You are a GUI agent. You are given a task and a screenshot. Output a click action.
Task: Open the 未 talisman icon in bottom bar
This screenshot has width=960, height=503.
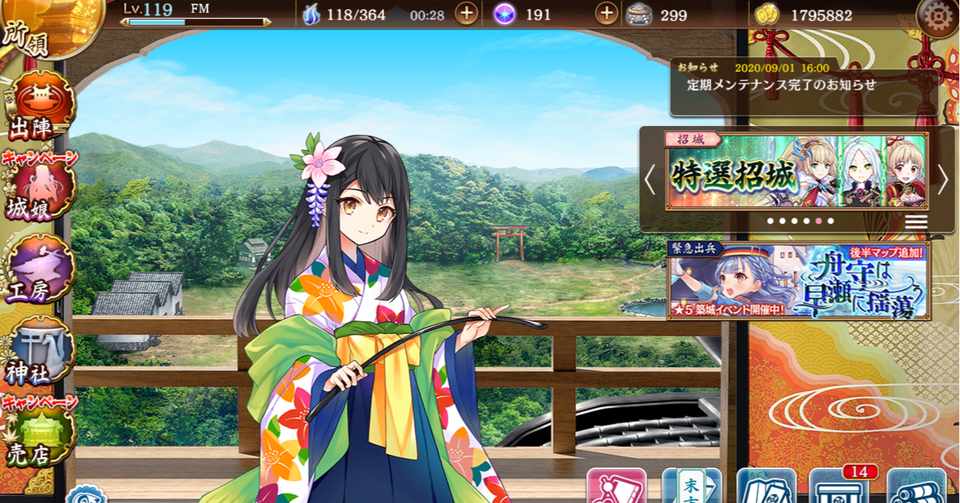[x=691, y=487]
